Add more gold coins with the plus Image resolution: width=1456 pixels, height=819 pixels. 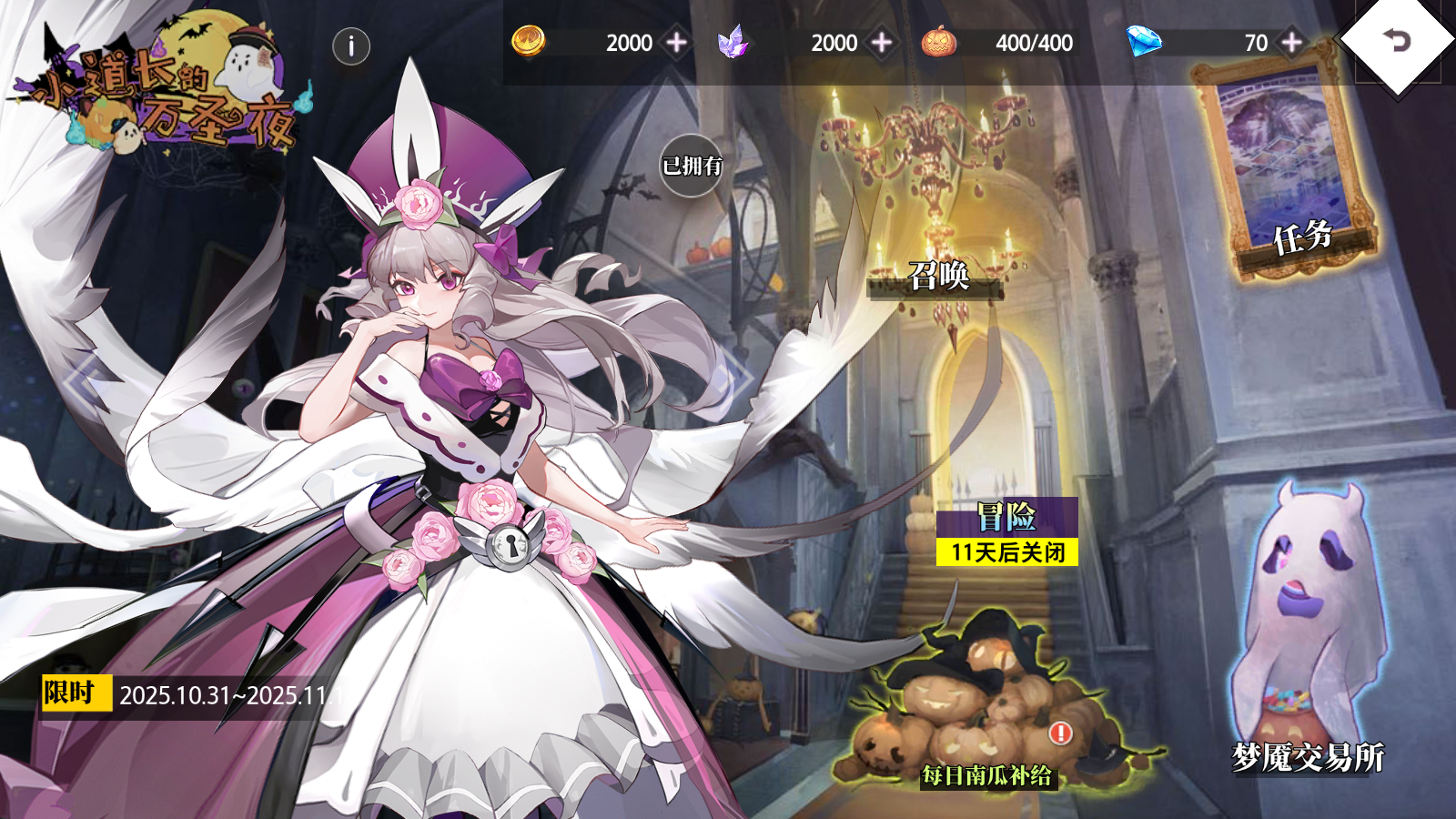click(x=677, y=43)
